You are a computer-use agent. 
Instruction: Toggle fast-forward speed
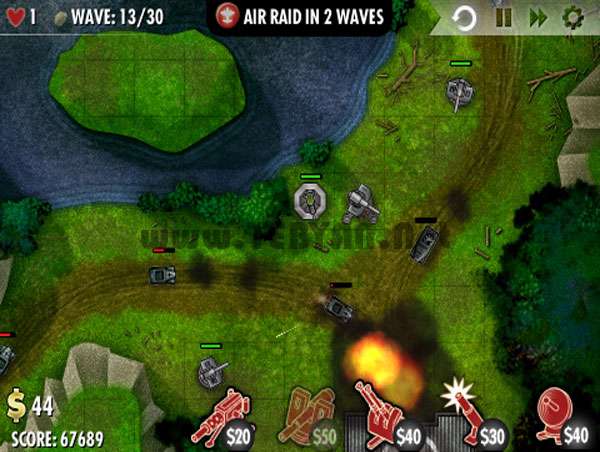tap(538, 17)
